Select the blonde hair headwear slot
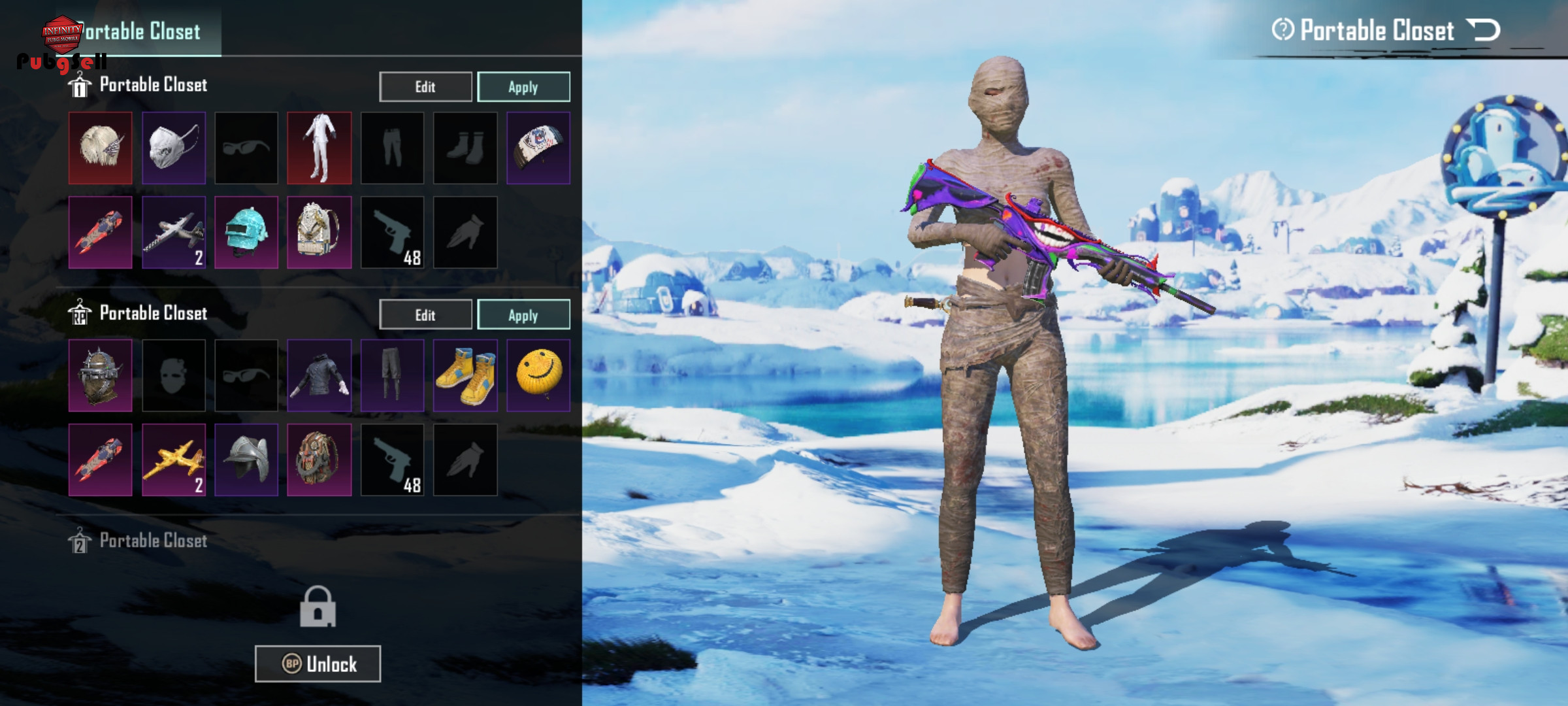This screenshot has width=1568, height=706. click(x=101, y=148)
